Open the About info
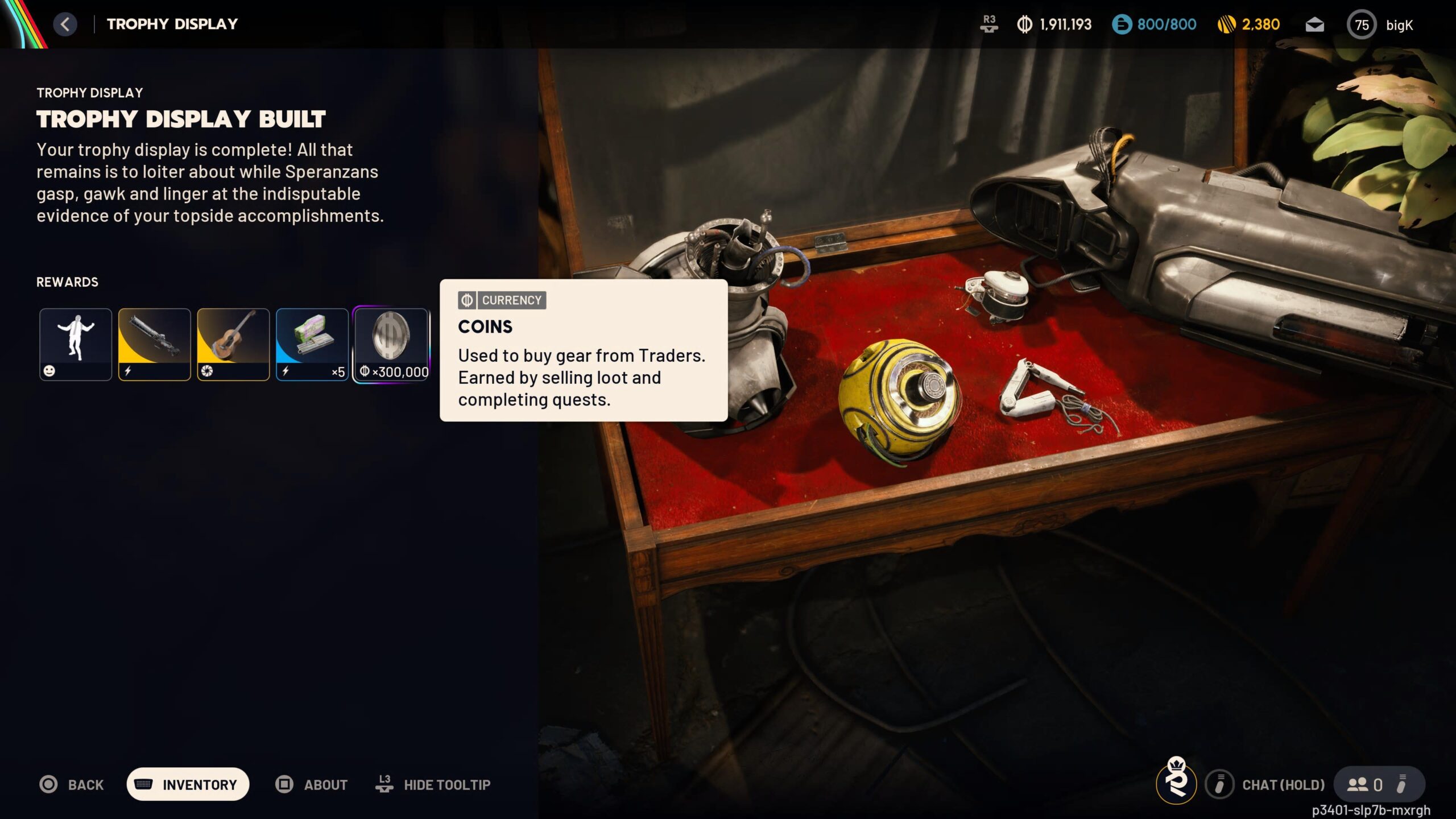 tap(312, 785)
